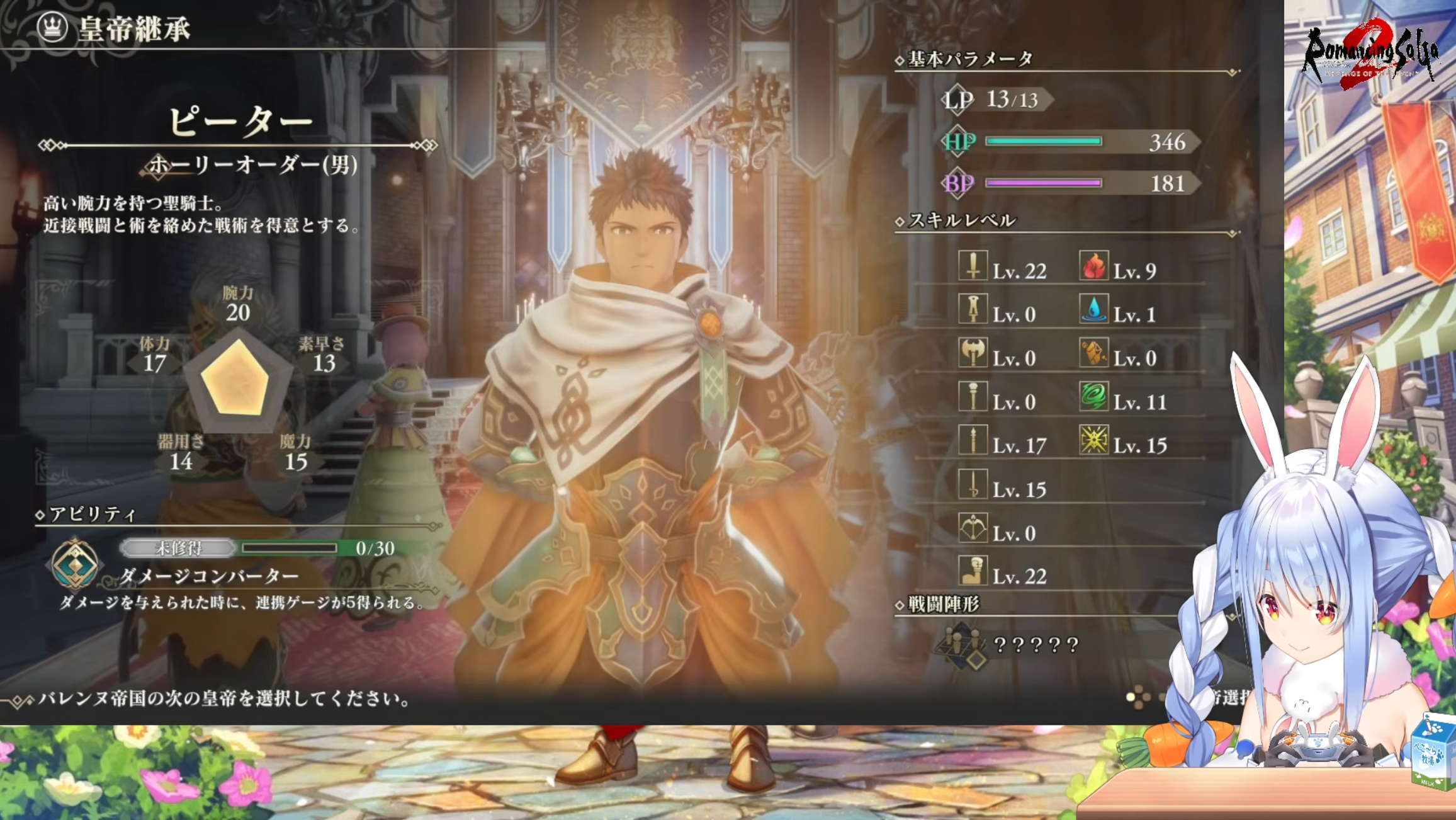Pick the light burst skill icon
The width and height of the screenshot is (1456, 820).
[x=1093, y=440]
